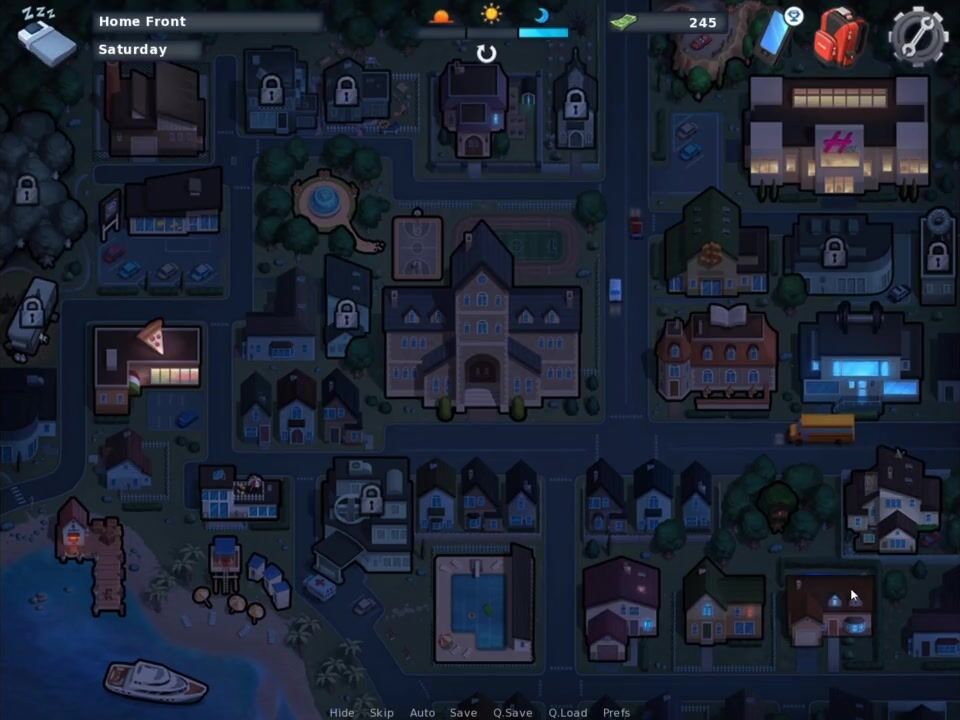This screenshot has height=720, width=960.
Task: Open the gear and wrench settings
Action: pyautogui.click(x=917, y=36)
